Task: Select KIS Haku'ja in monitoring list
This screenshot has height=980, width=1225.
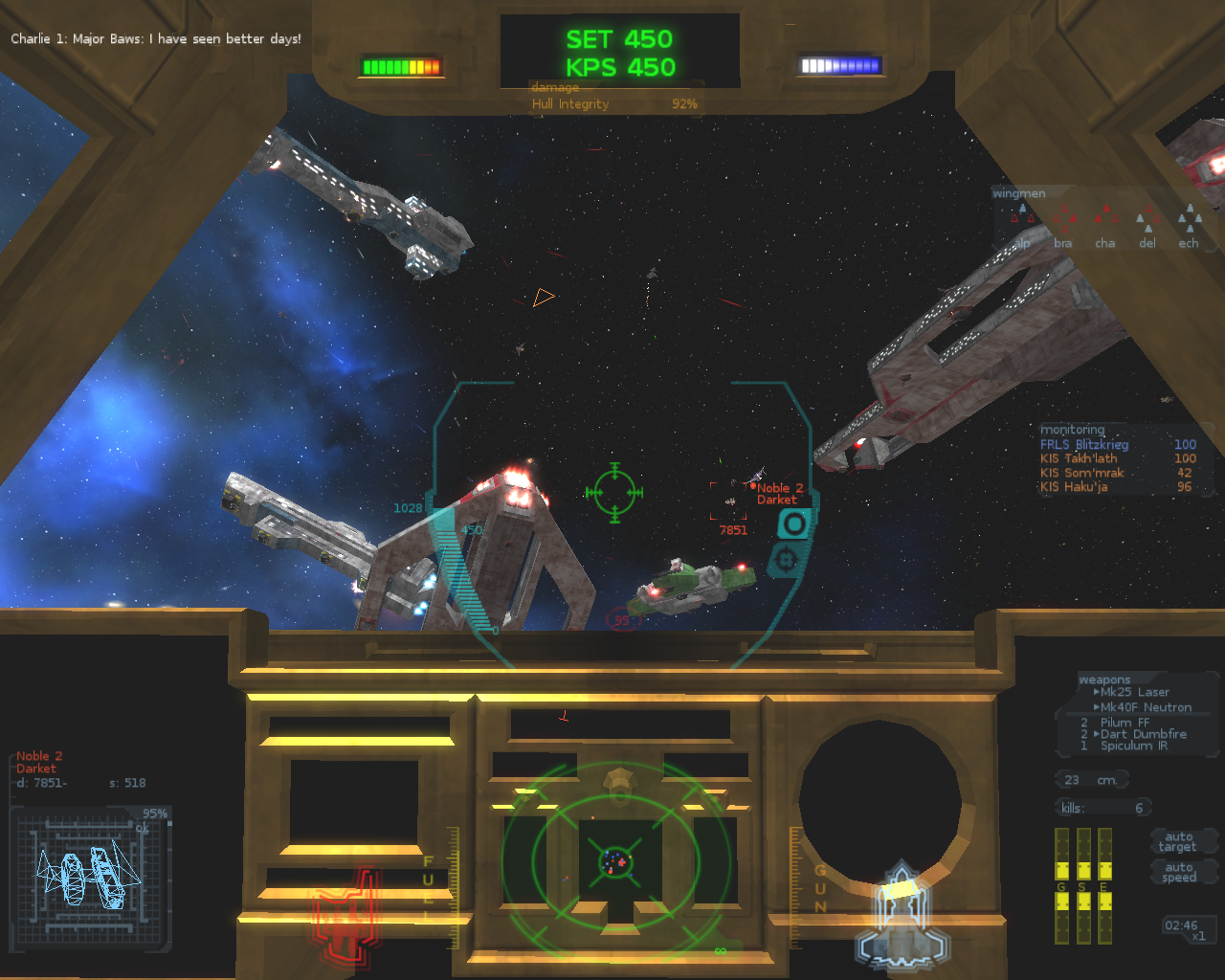Action: pyautogui.click(x=1074, y=487)
